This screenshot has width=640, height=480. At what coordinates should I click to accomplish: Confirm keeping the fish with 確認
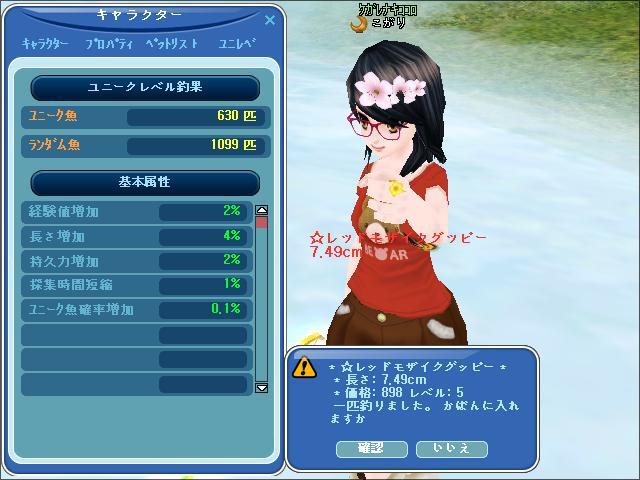tap(370, 448)
